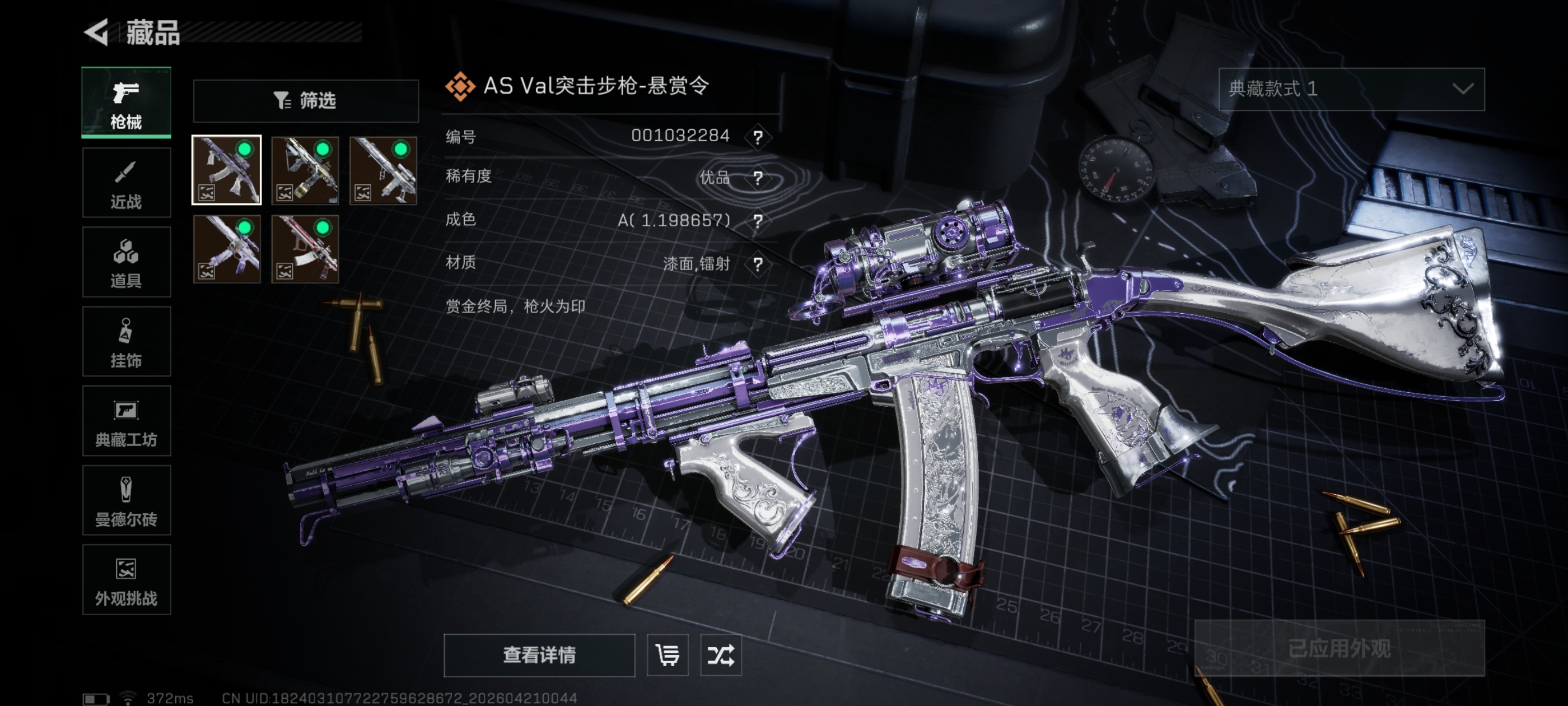Image resolution: width=1568 pixels, height=706 pixels.
Task: Expand the 典藏款式 1 dropdown
Action: pyautogui.click(x=1351, y=89)
